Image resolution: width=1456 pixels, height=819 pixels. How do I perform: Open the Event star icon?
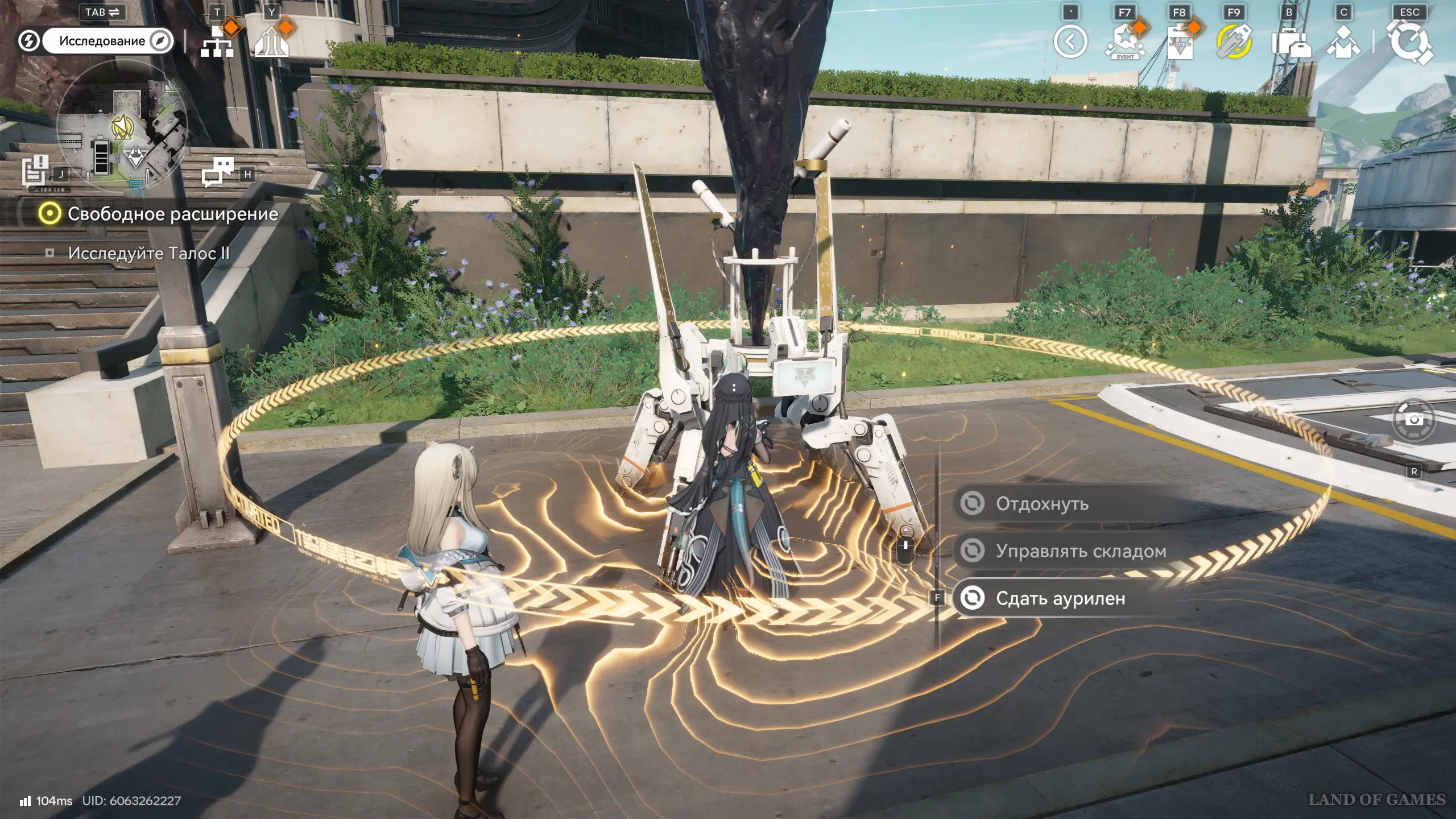click(1125, 42)
